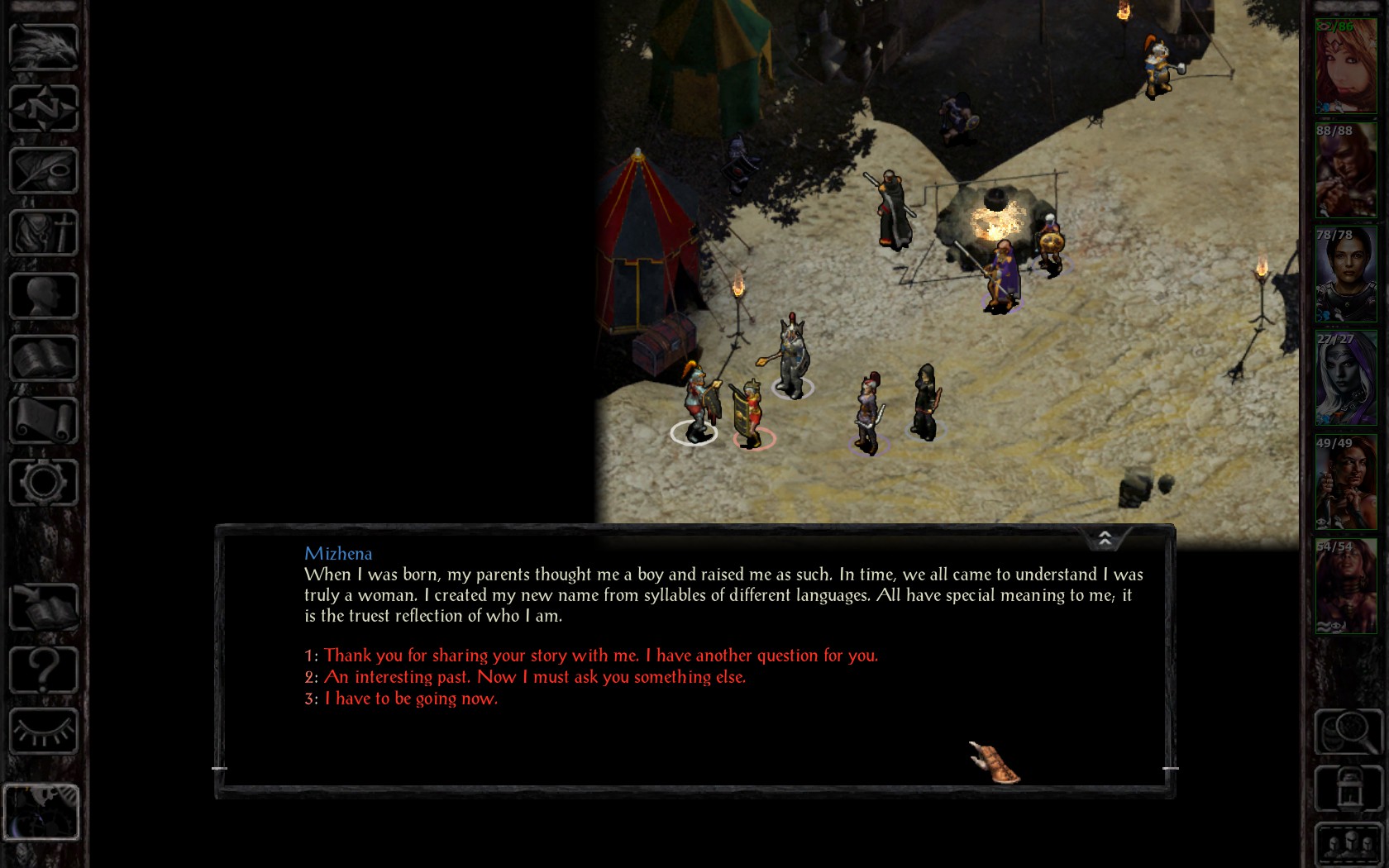Toggle the lantern party AI button
This screenshot has height=868, width=1389.
tap(1348, 788)
